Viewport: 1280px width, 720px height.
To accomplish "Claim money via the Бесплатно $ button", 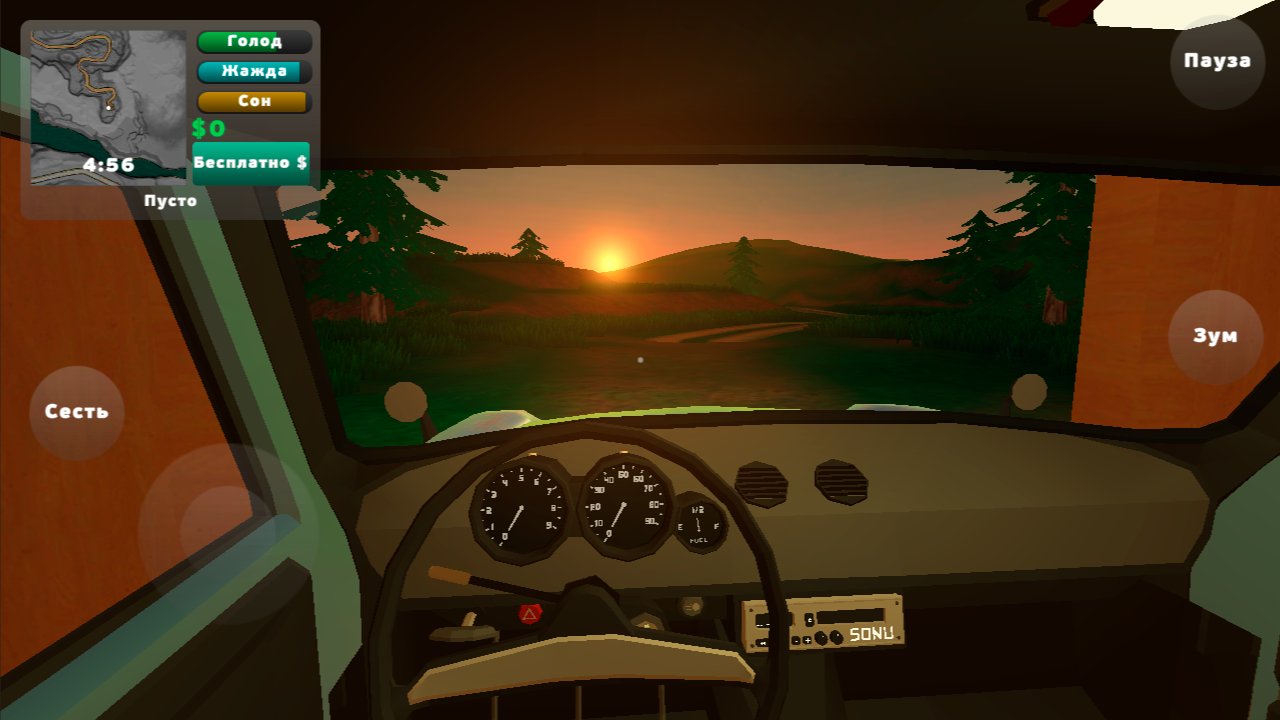I will coord(250,160).
